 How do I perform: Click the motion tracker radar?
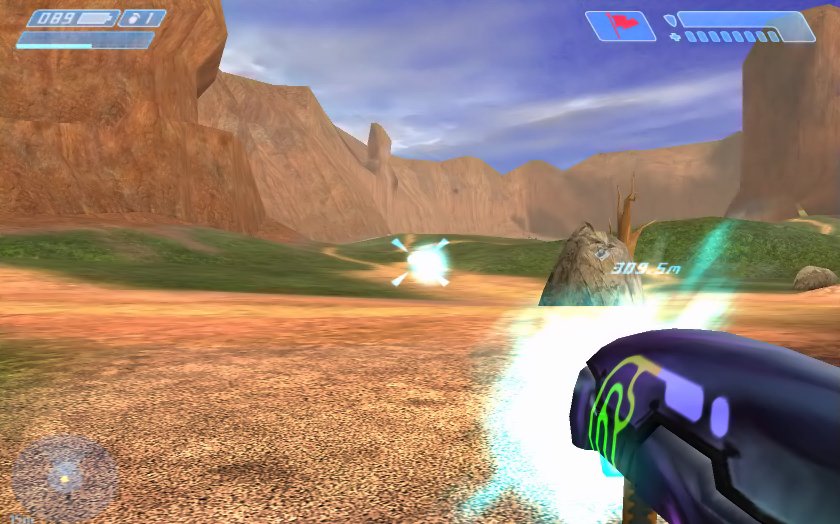(x=64, y=478)
